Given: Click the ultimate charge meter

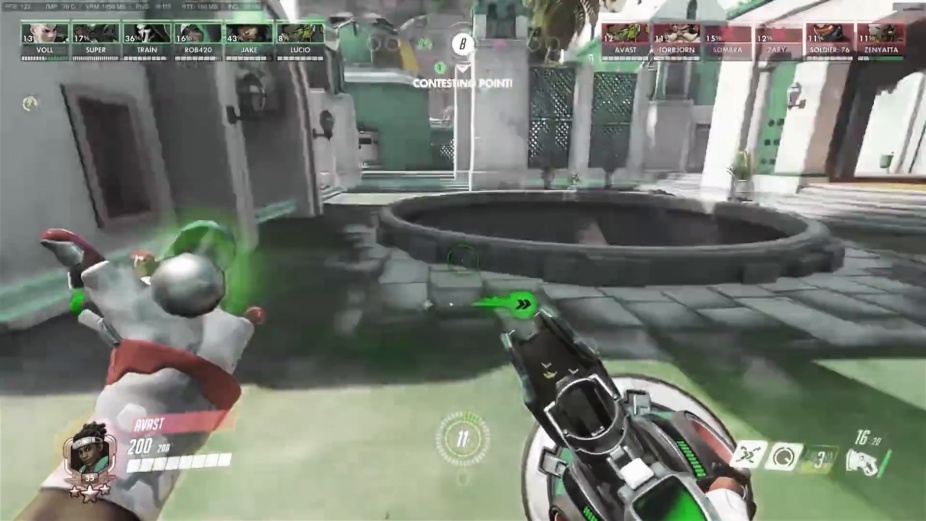Looking at the screenshot, I should pyautogui.click(x=462, y=438).
